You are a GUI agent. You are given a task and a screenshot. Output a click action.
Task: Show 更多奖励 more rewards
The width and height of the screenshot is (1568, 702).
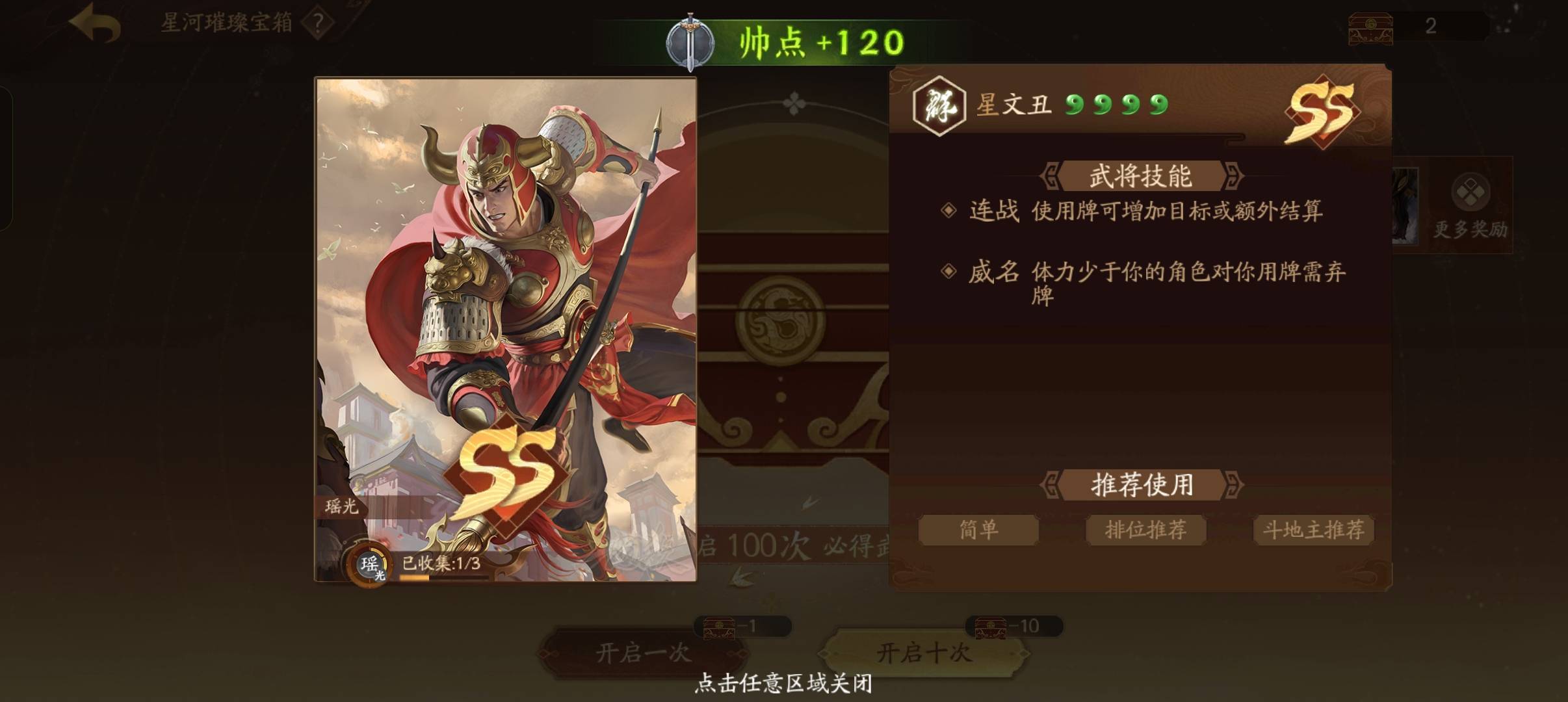click(x=1470, y=205)
